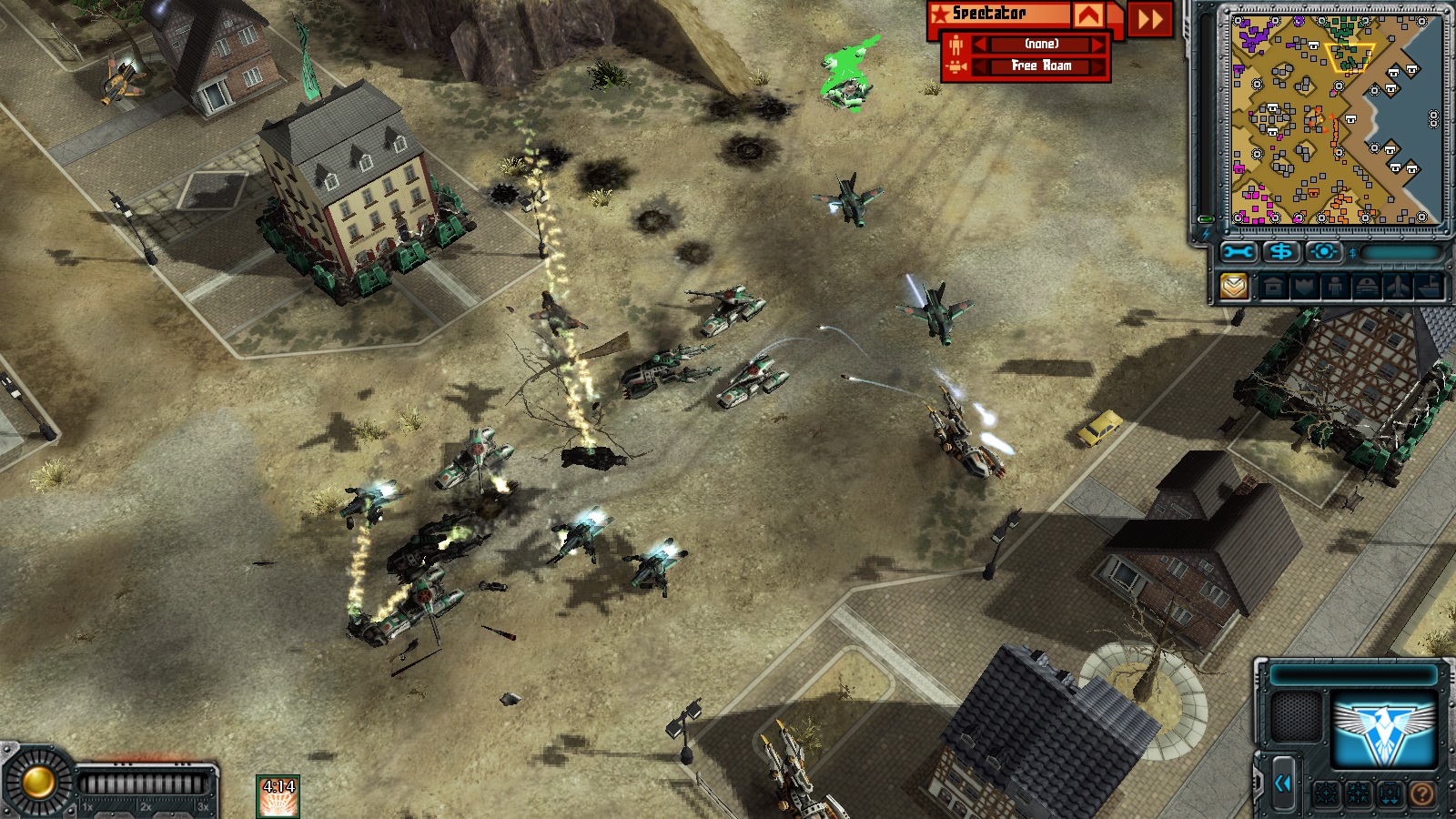Click the Allied eagle emblem portrait
Screen dimensions: 1456x819
(1383, 728)
